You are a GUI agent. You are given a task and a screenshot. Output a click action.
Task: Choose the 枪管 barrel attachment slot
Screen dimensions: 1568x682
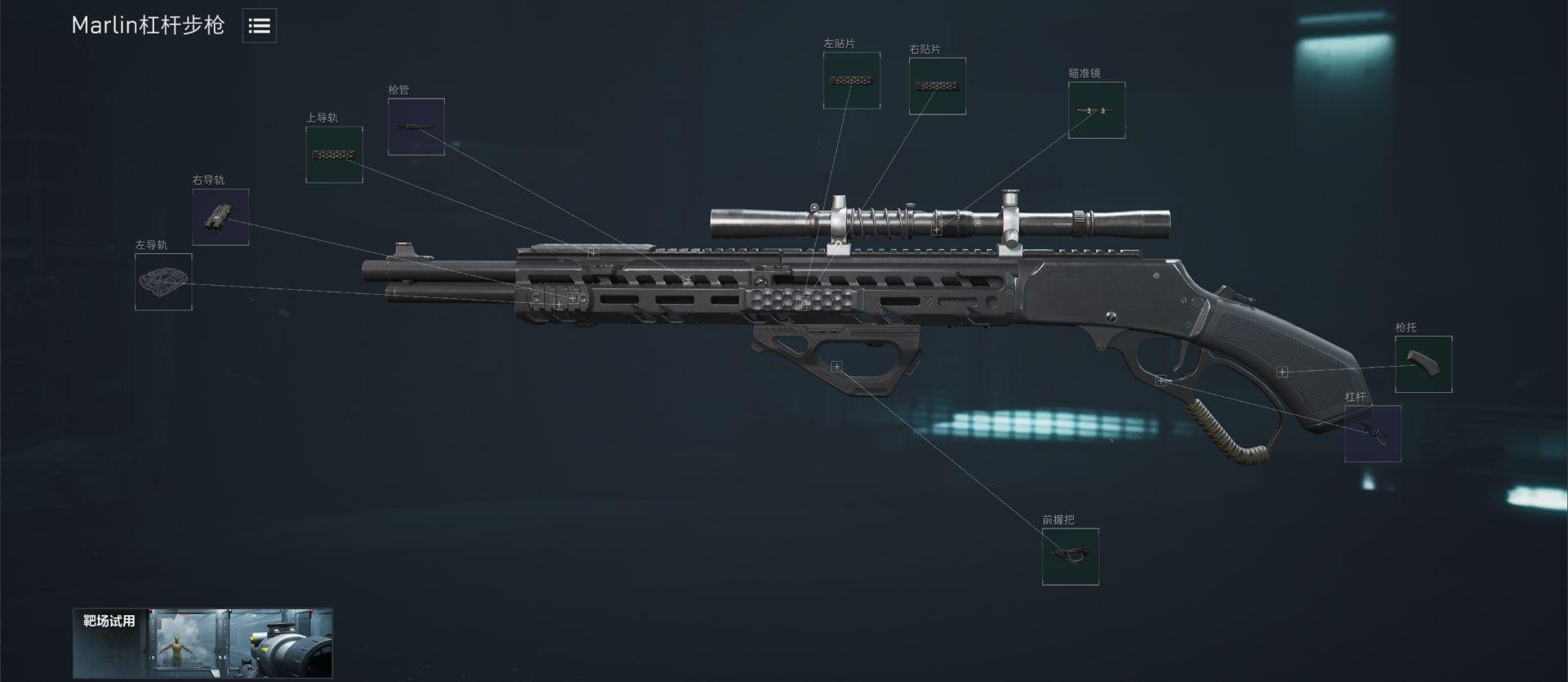pyautogui.click(x=416, y=127)
